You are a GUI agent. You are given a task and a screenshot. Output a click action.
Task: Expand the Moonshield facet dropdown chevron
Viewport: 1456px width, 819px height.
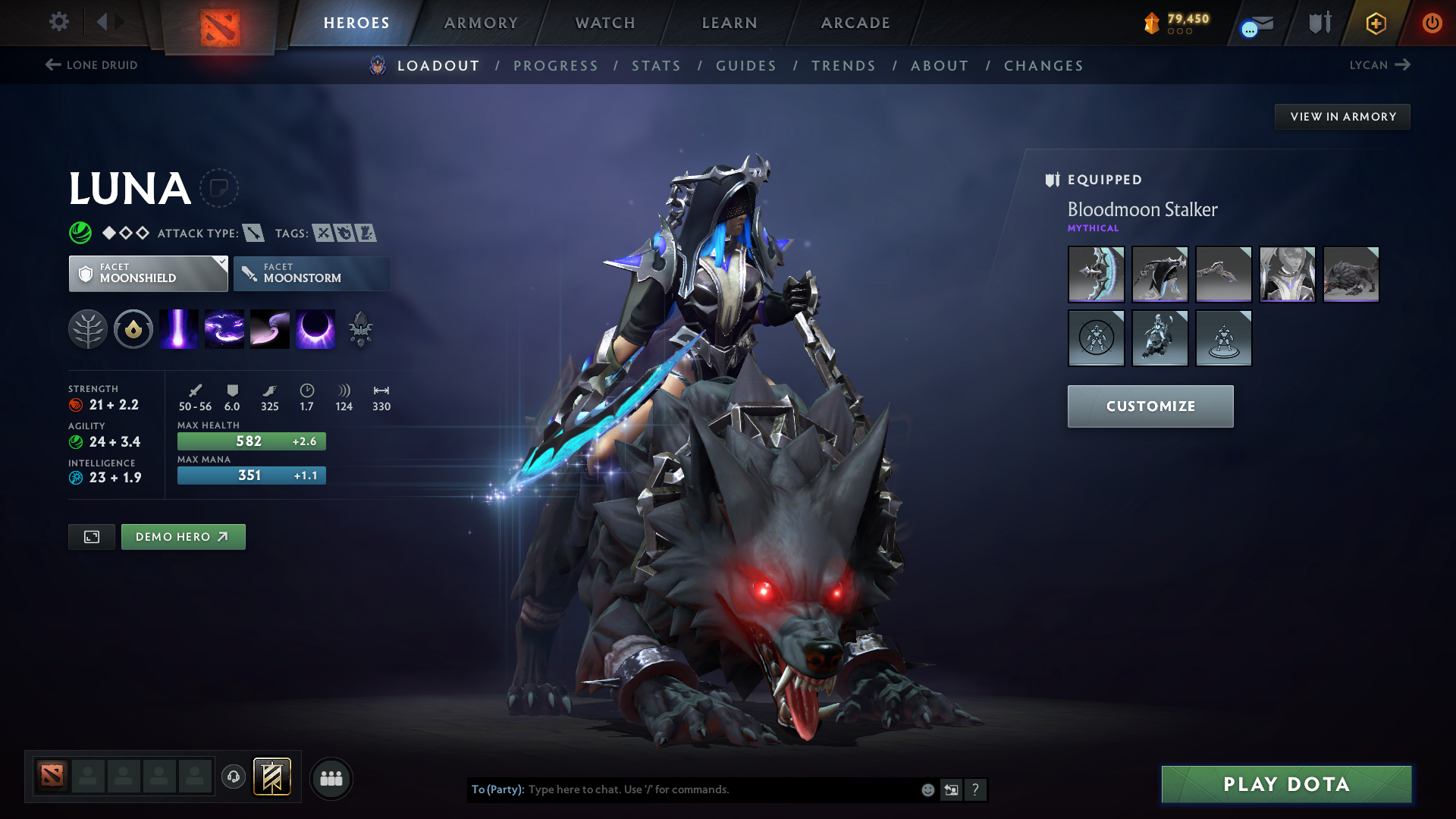[x=221, y=263]
